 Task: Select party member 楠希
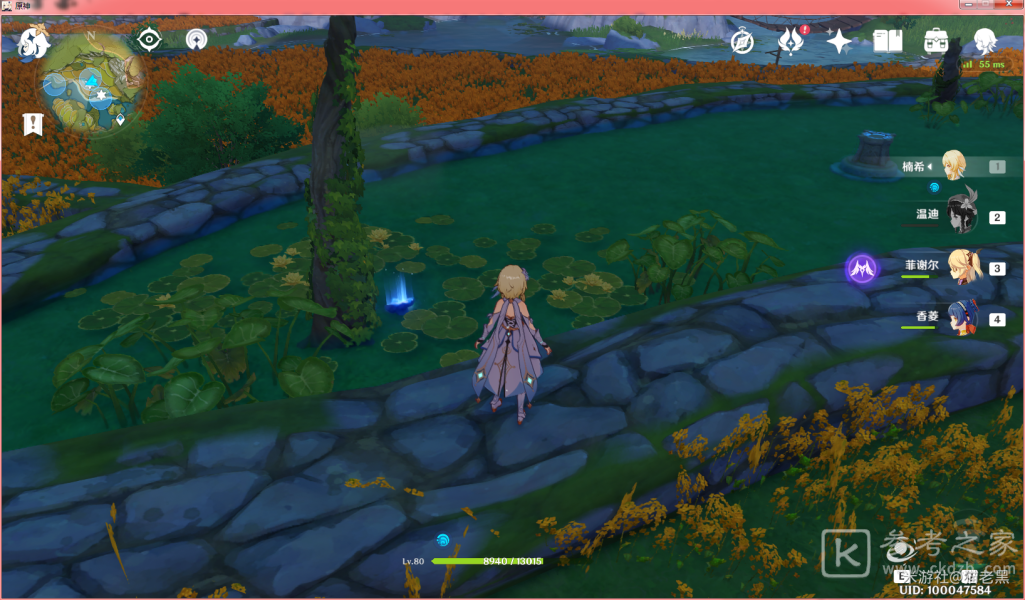952,166
